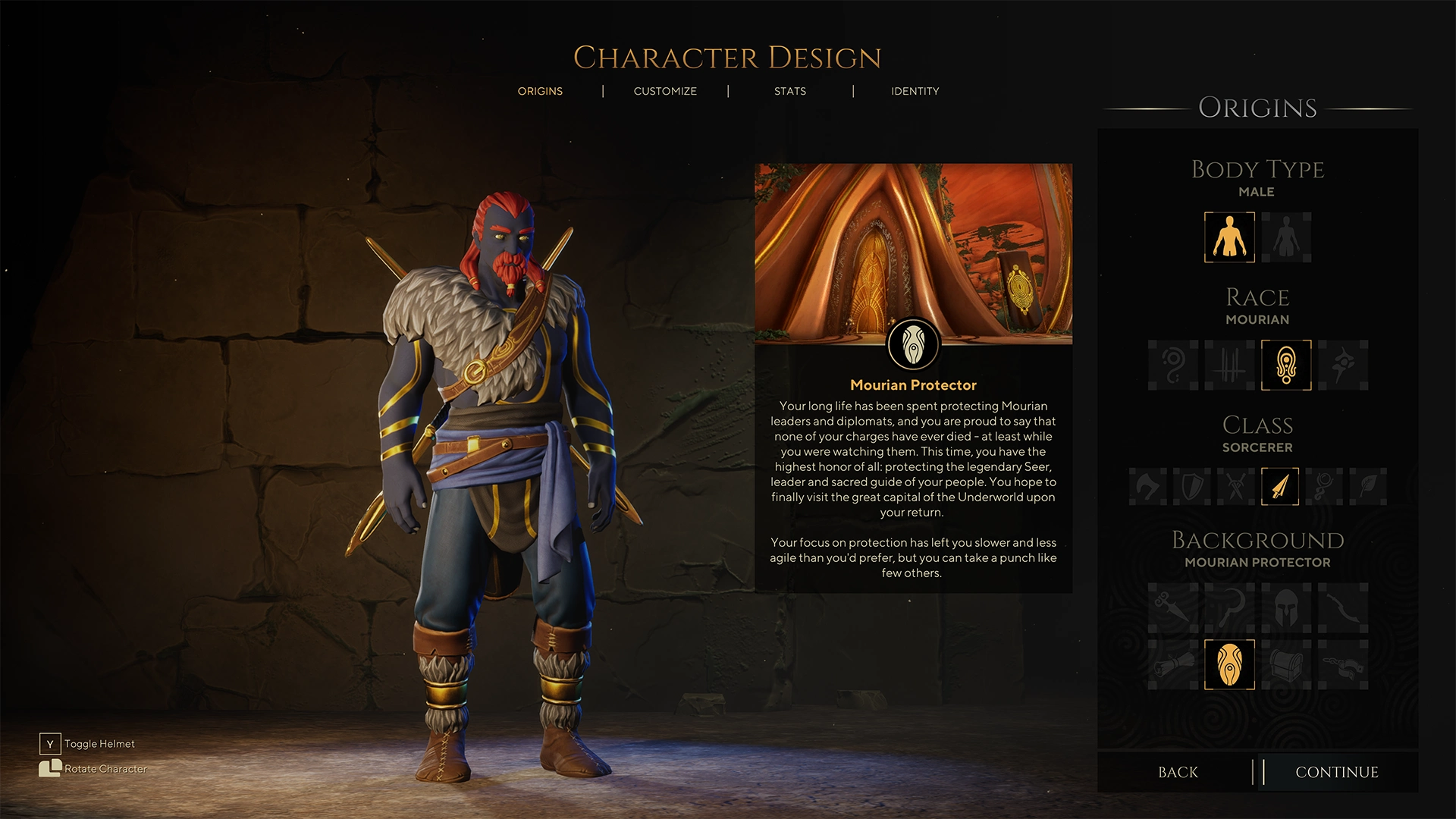Pick the shield class icon
This screenshot has width=1456, height=819.
pyautogui.click(x=1192, y=487)
